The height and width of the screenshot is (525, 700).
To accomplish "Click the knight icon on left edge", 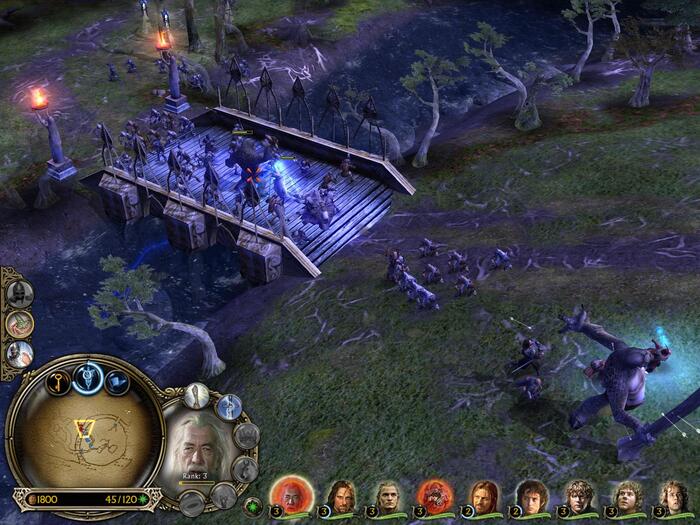I will [x=18, y=354].
